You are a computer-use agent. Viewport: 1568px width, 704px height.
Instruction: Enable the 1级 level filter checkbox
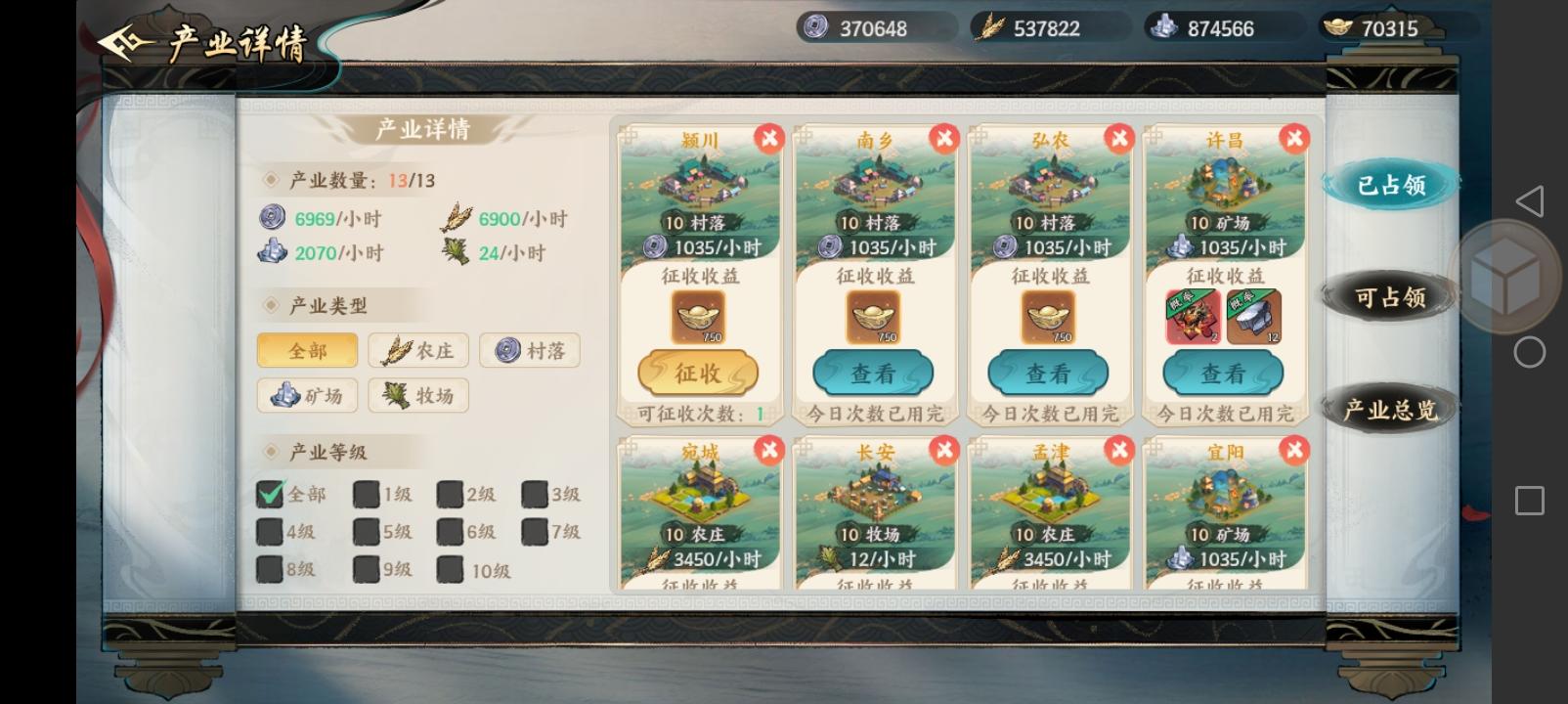click(366, 494)
